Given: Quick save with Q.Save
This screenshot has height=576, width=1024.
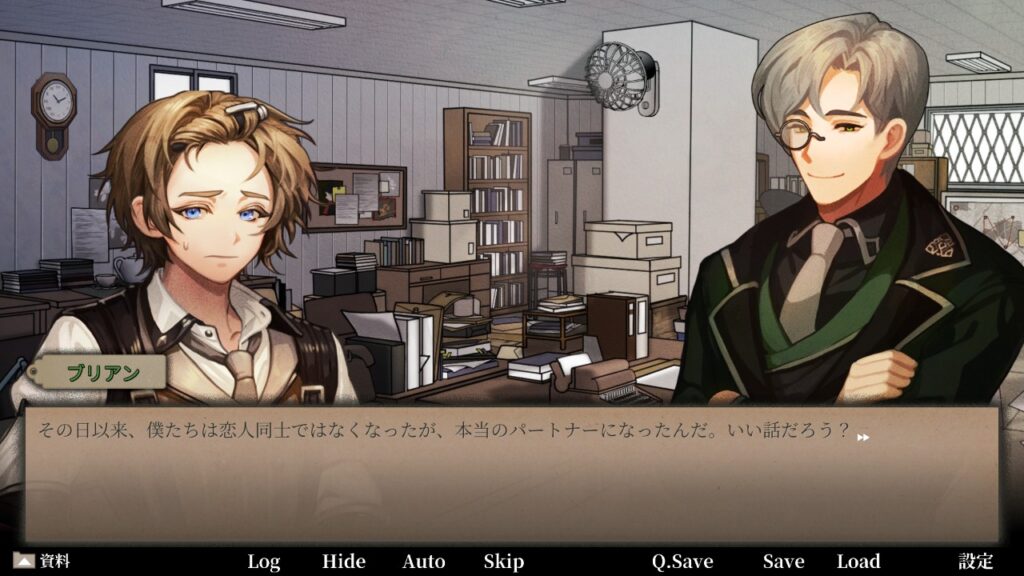Looking at the screenshot, I should pos(683,561).
